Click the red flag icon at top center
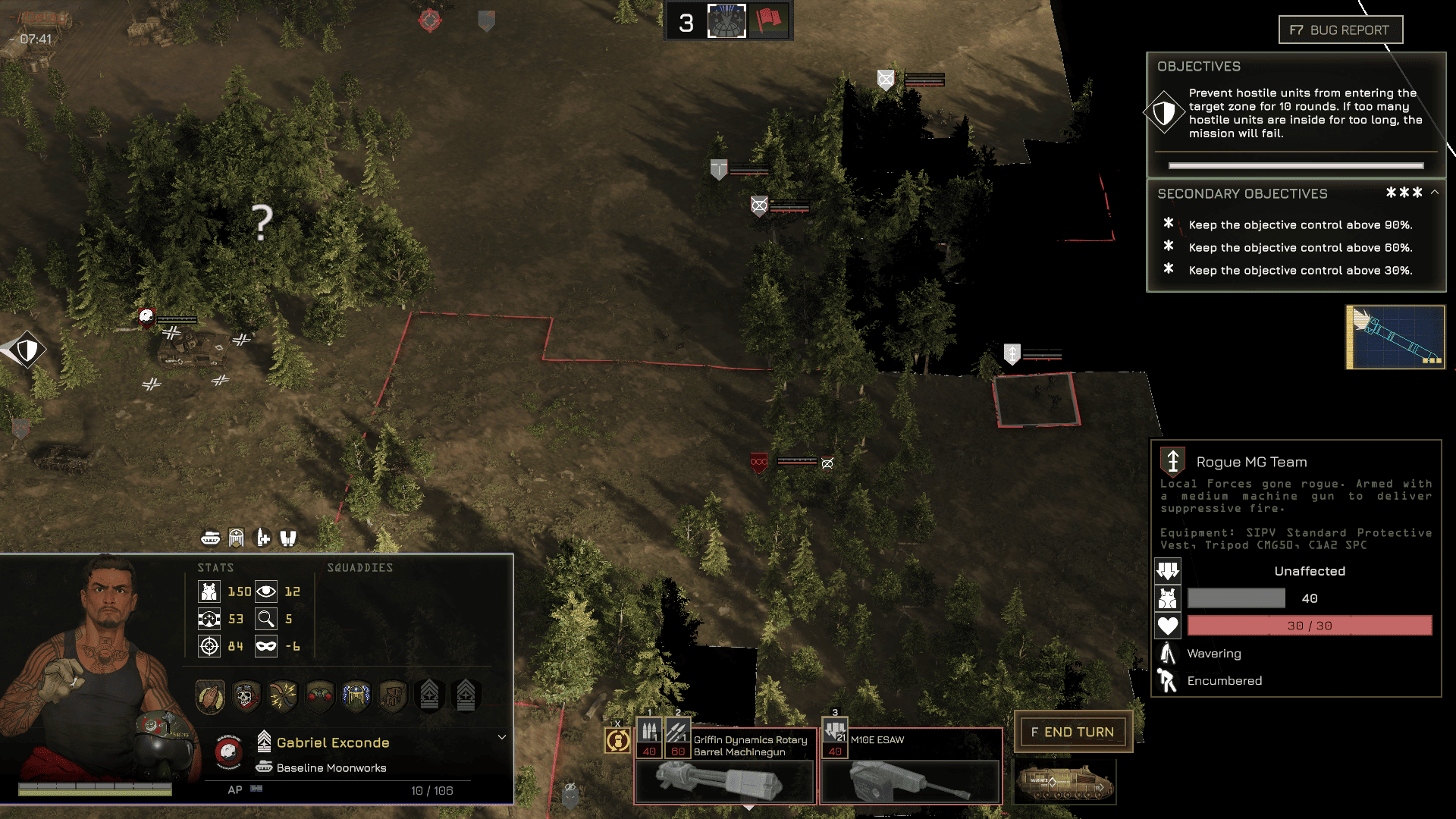 pyautogui.click(x=768, y=20)
